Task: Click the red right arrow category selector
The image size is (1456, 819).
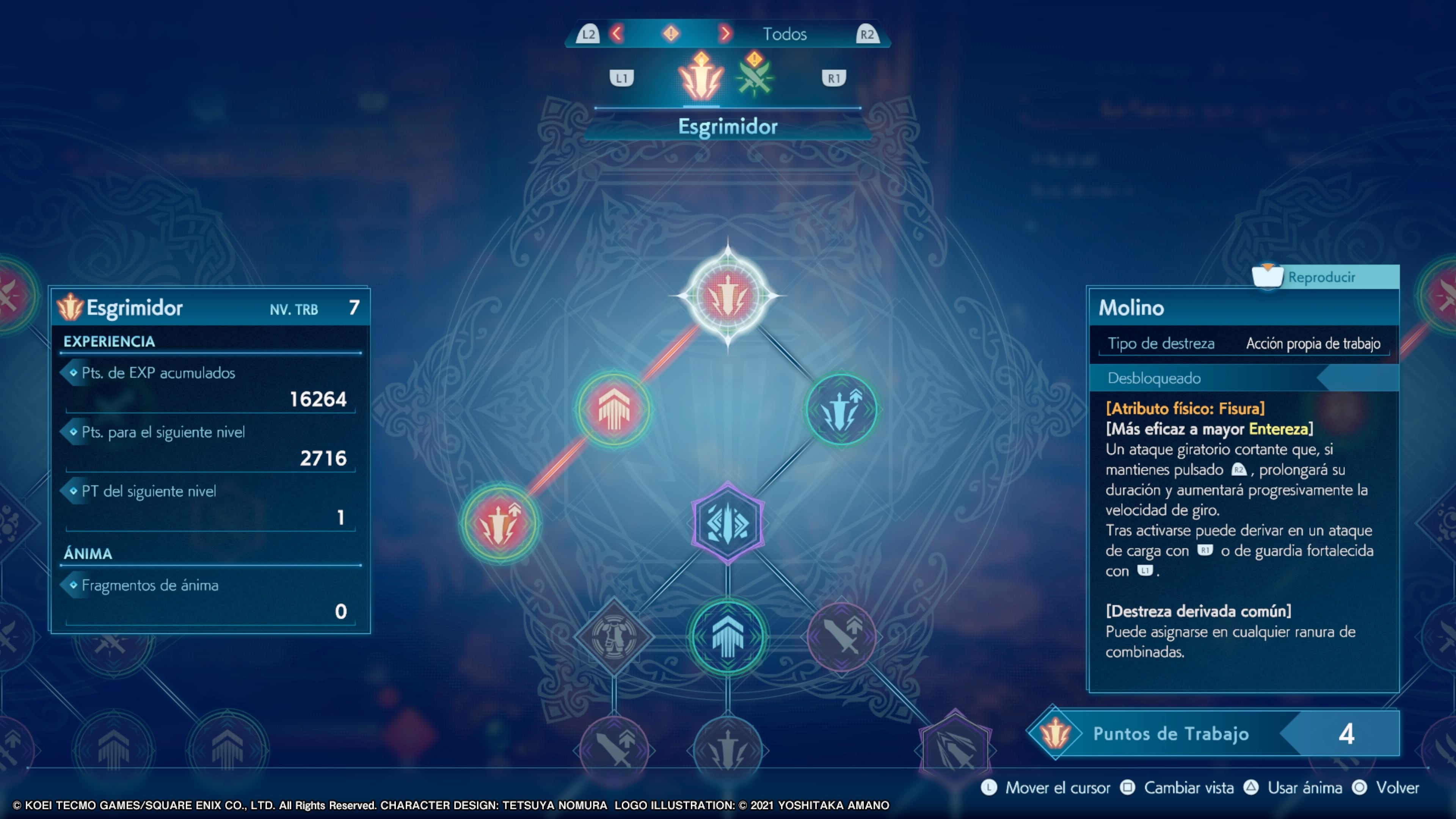Action: tap(725, 34)
